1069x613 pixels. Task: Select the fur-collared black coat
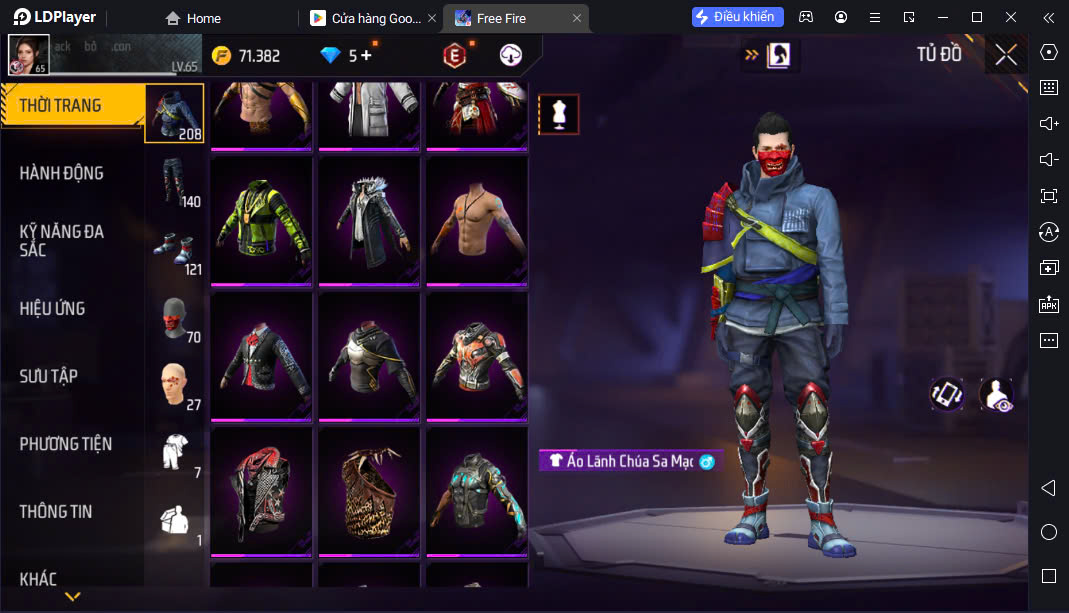pyautogui.click(x=369, y=218)
